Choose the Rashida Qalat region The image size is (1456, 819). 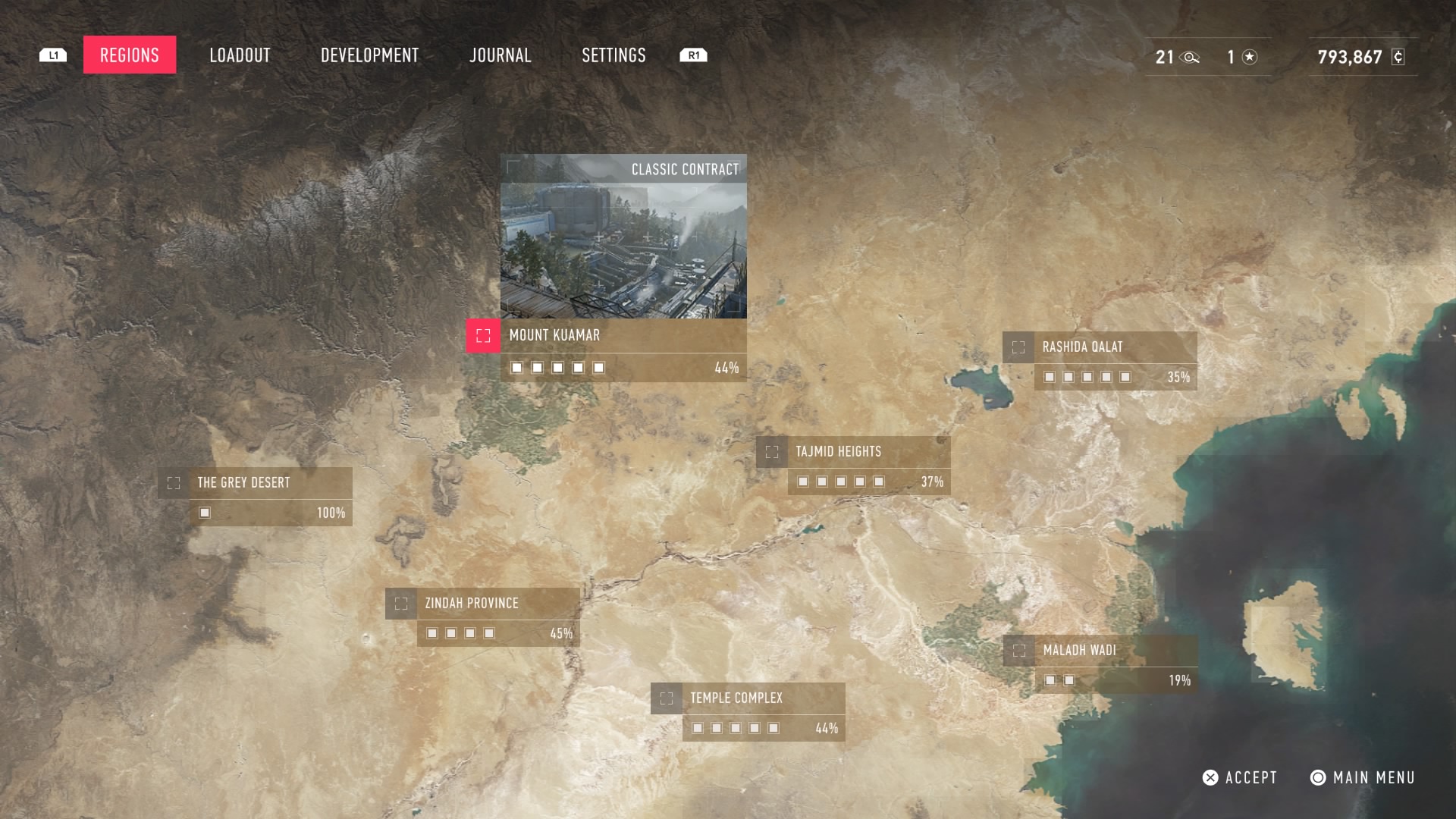pyautogui.click(x=1082, y=347)
